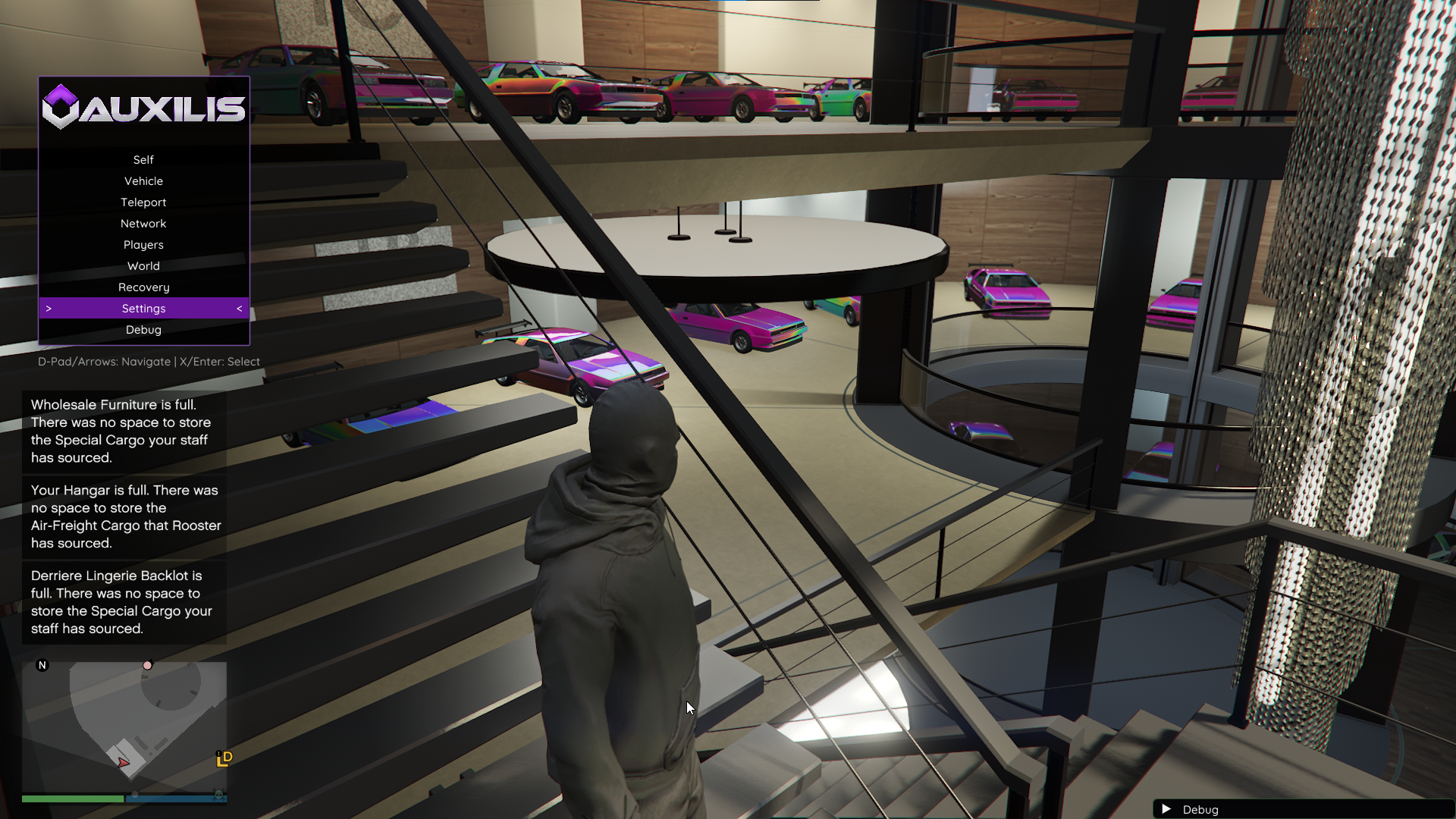Viewport: 1456px width, 819px height.
Task: Open the Vehicle menu
Action: [x=143, y=180]
